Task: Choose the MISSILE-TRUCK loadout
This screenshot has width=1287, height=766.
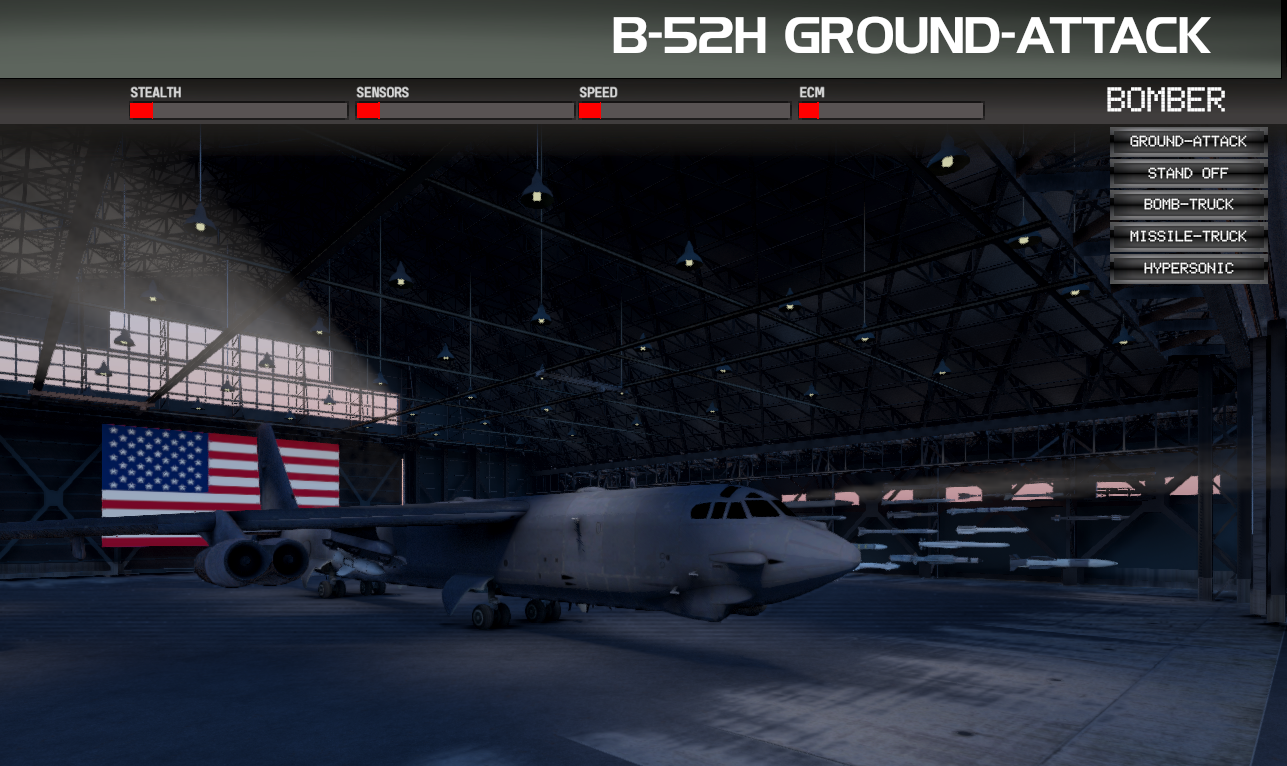Action: click(1188, 236)
